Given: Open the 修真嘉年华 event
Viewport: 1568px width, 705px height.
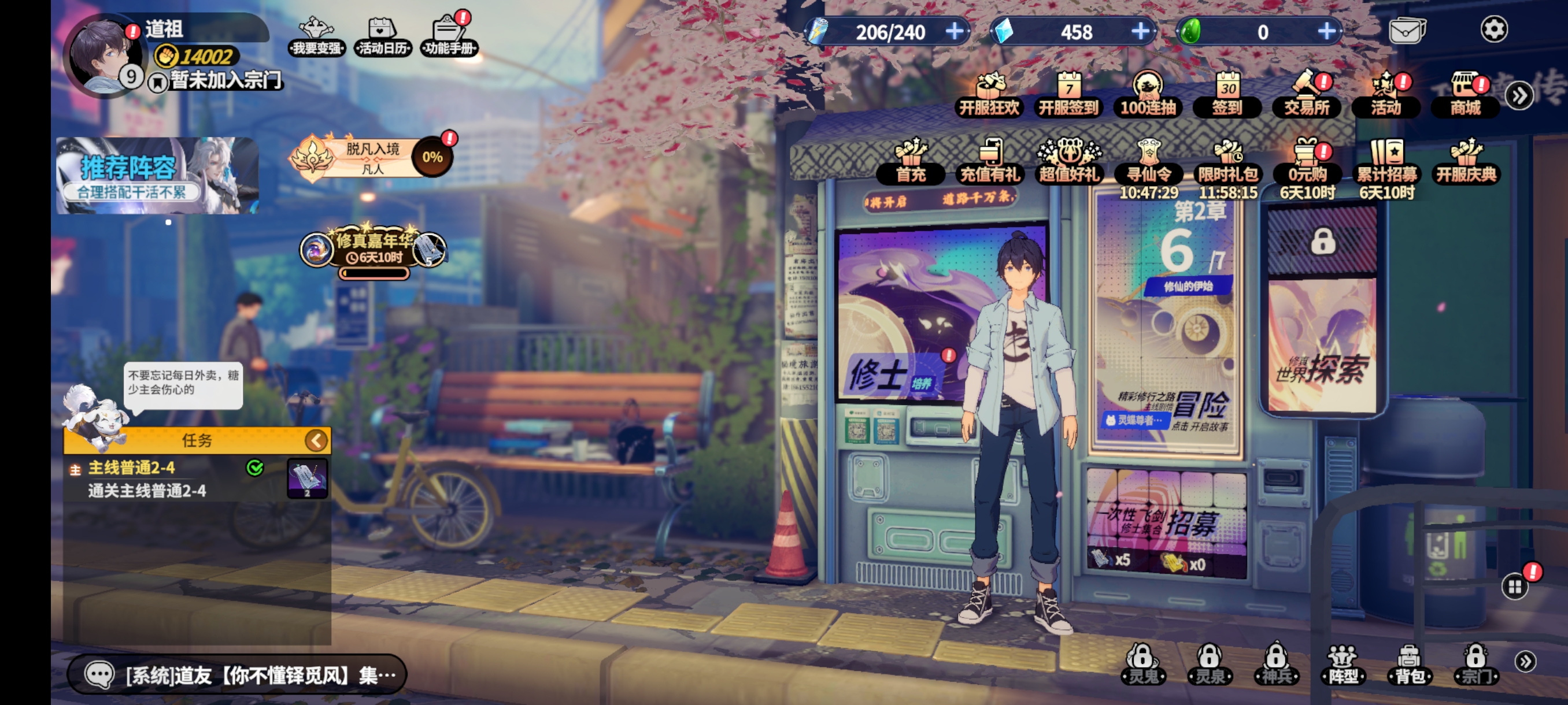Looking at the screenshot, I should point(373,250).
